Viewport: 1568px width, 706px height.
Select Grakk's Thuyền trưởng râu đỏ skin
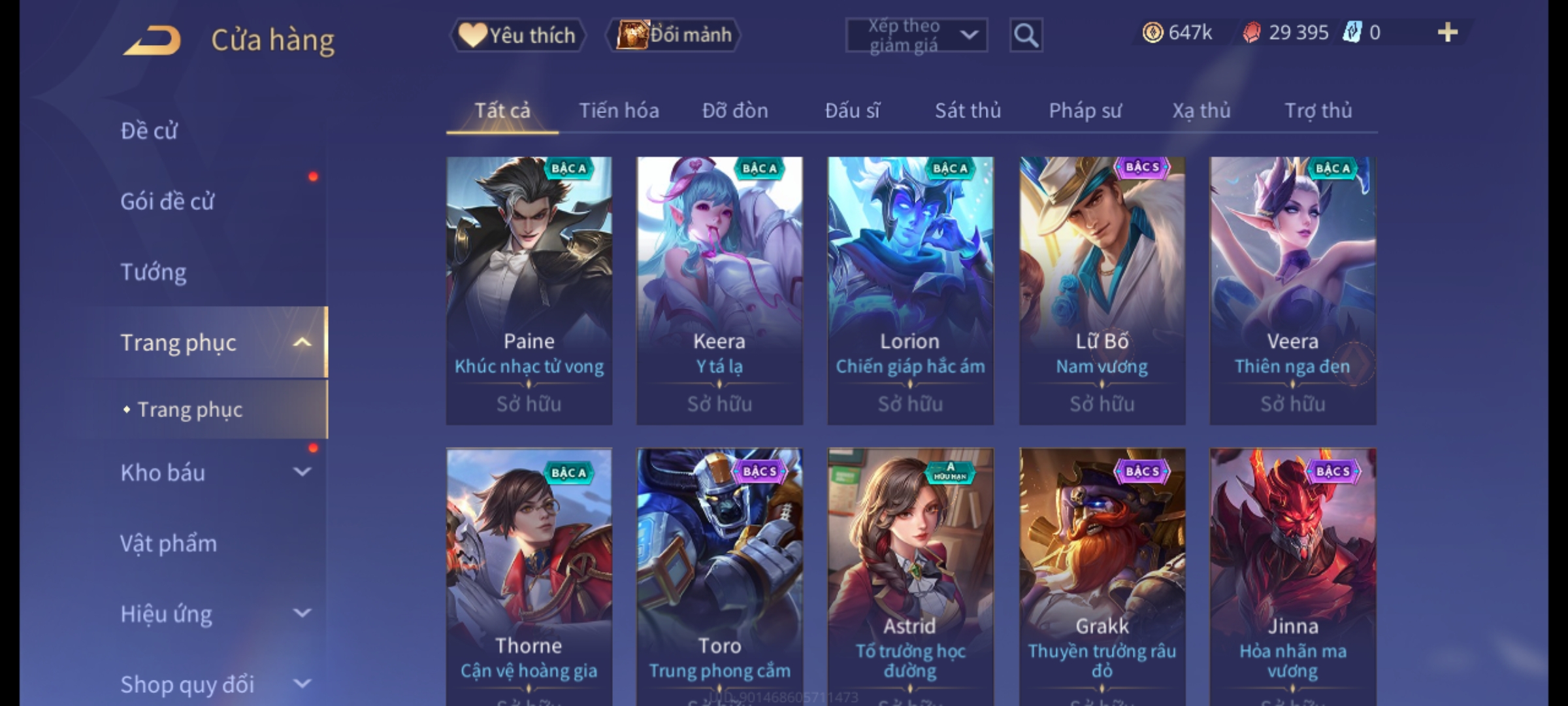[1102, 575]
